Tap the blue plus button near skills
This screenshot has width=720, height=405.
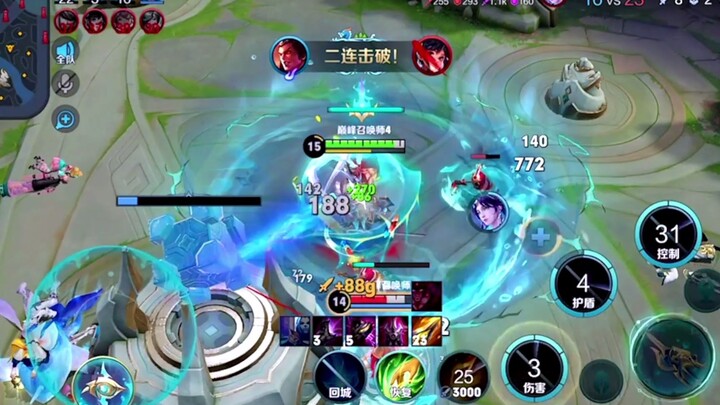click(x=541, y=238)
